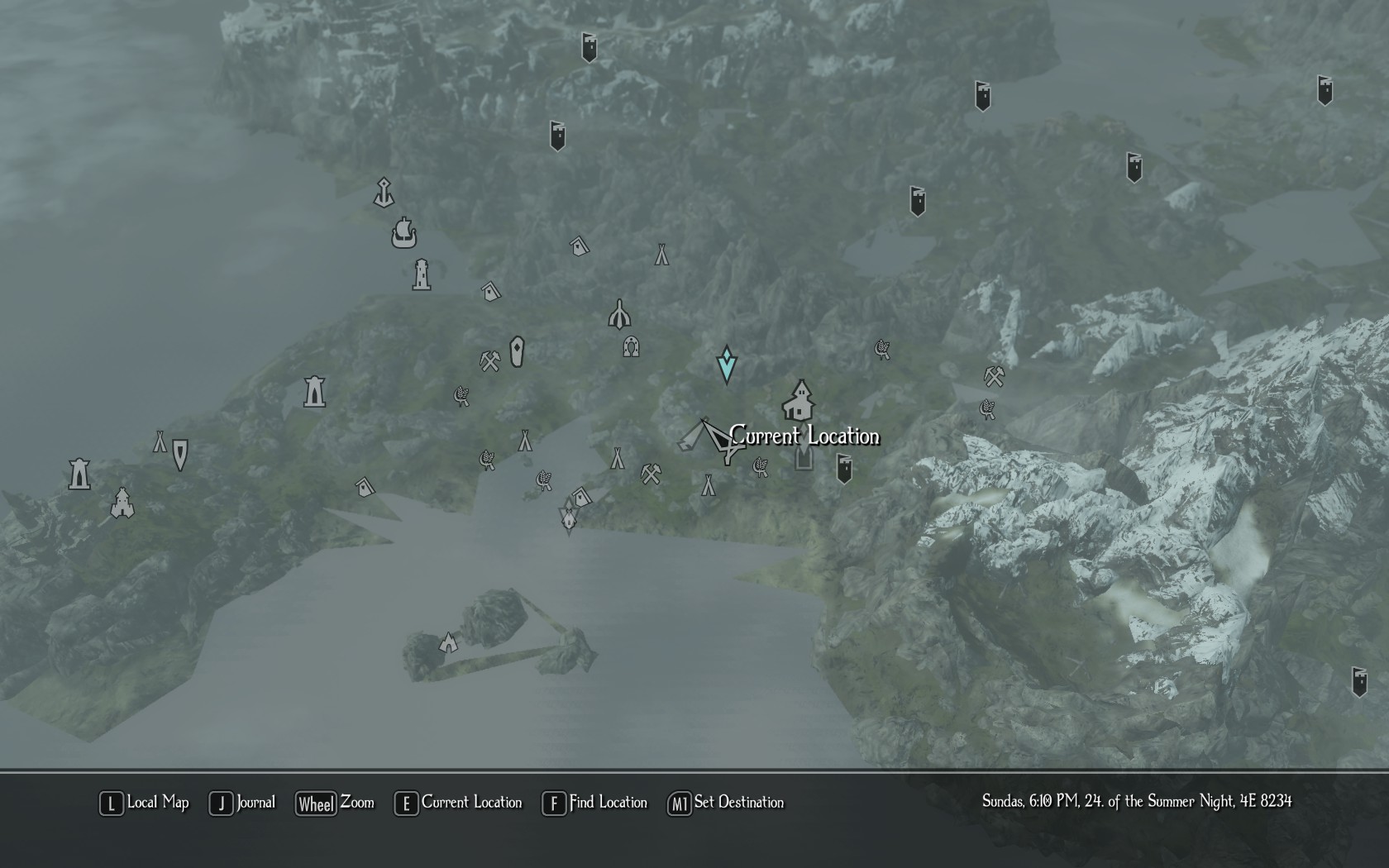Image resolution: width=1389 pixels, height=868 pixels.
Task: Open the Local Map view
Action: coord(145,803)
